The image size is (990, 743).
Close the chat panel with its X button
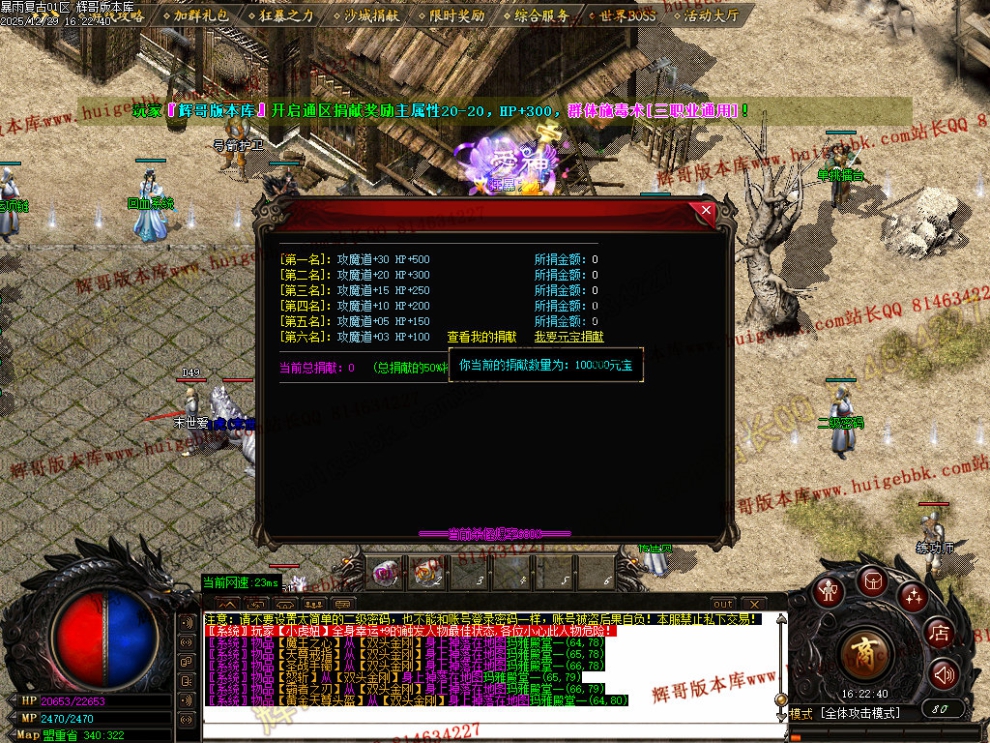click(x=753, y=604)
